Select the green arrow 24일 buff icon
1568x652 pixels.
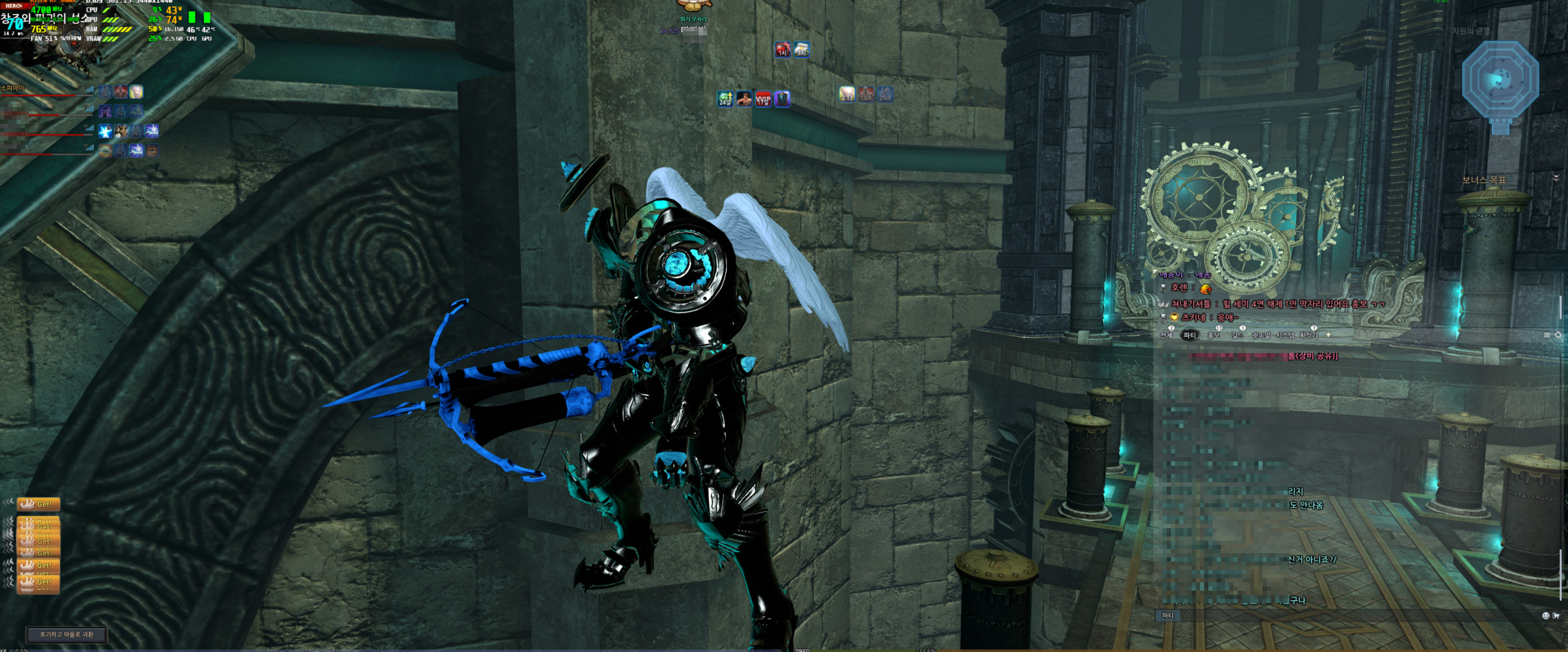[725, 99]
